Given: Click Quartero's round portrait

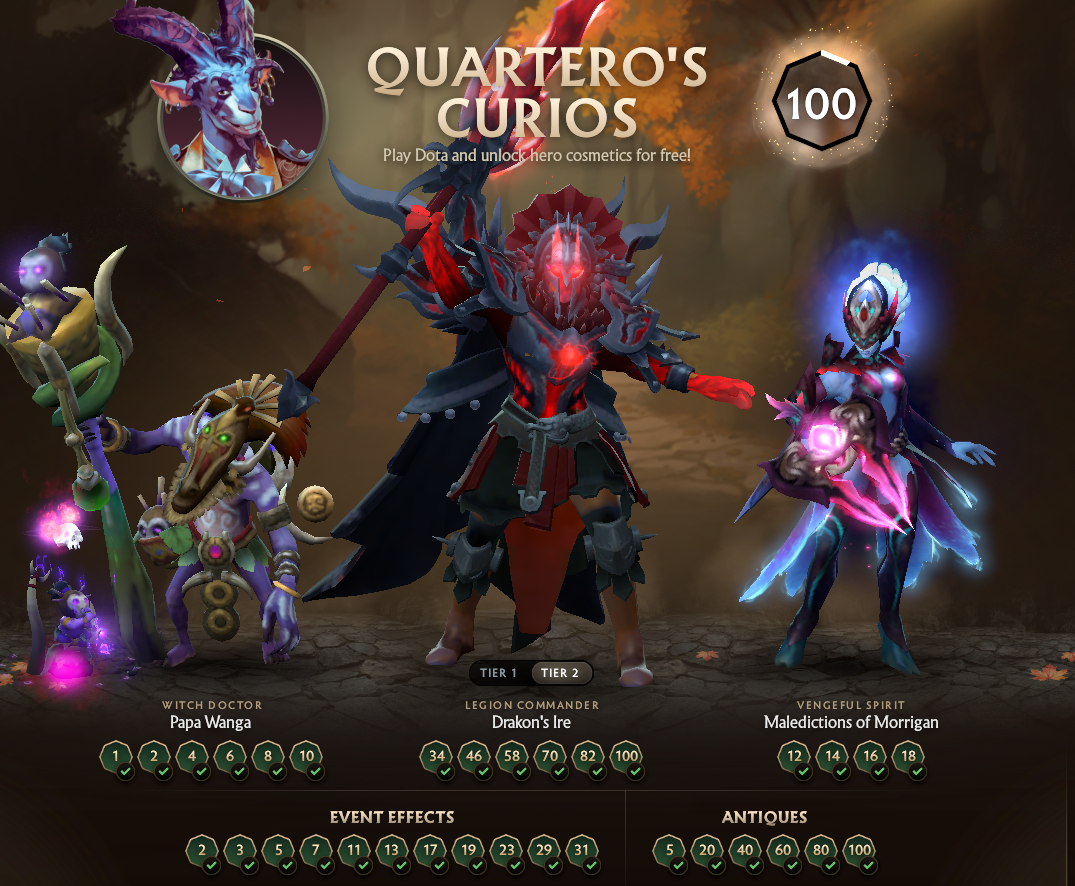Looking at the screenshot, I should coord(242,117).
